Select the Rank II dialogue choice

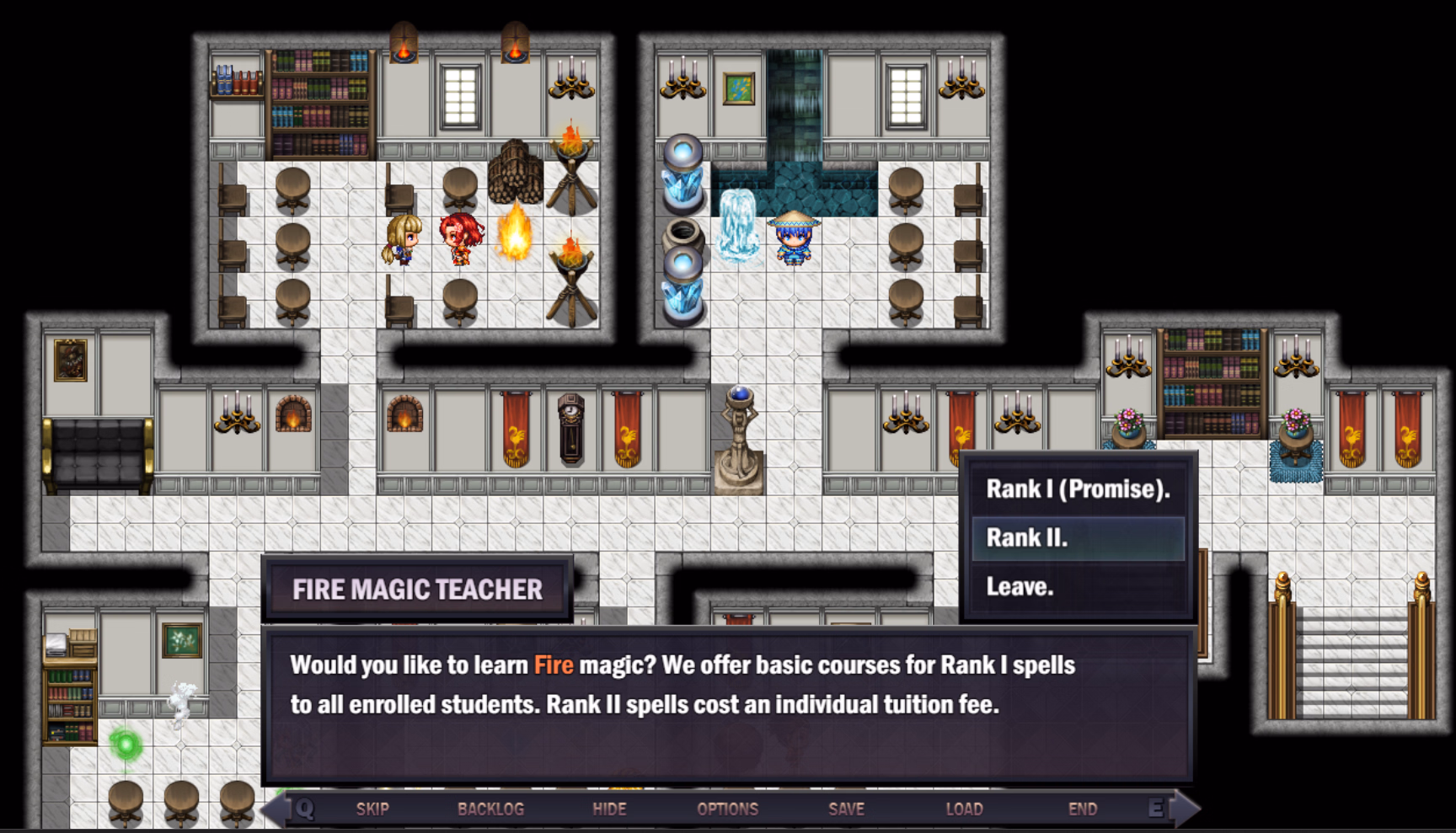[1078, 538]
